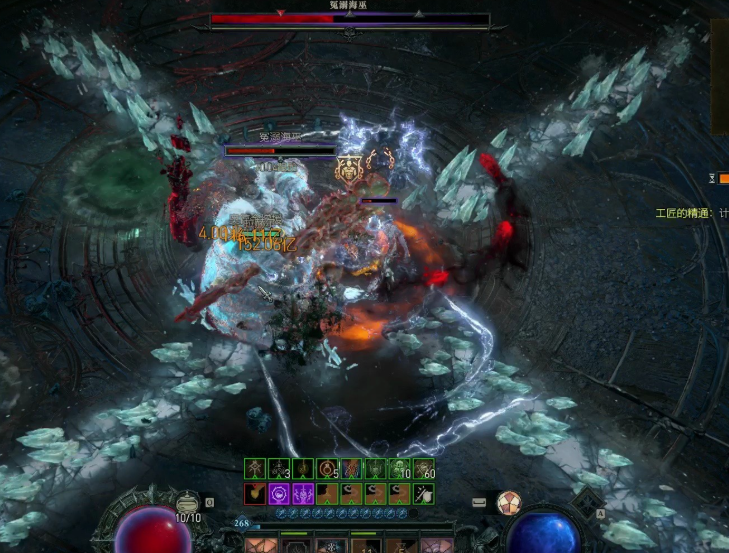
Task: Click the healing potion icon showing 10/10
Action: (186, 504)
